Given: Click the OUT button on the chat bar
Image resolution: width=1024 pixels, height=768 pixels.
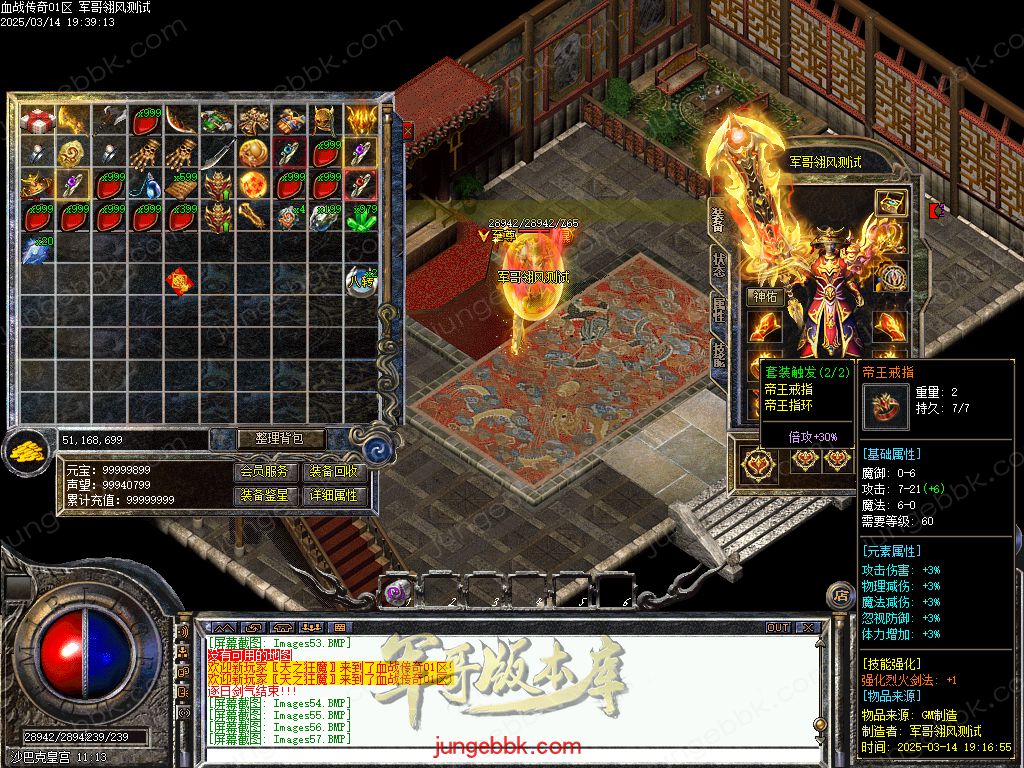Looking at the screenshot, I should (x=778, y=628).
